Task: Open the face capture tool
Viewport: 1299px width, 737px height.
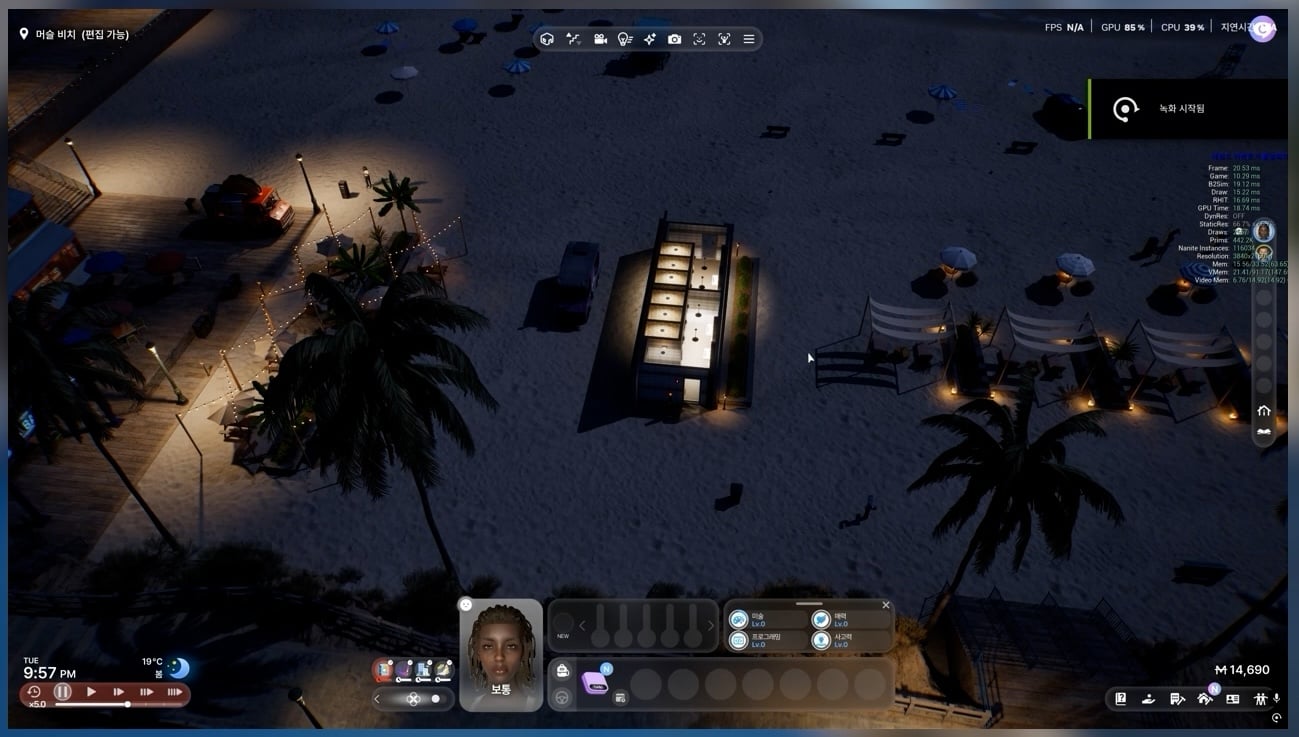Action: click(x=699, y=39)
